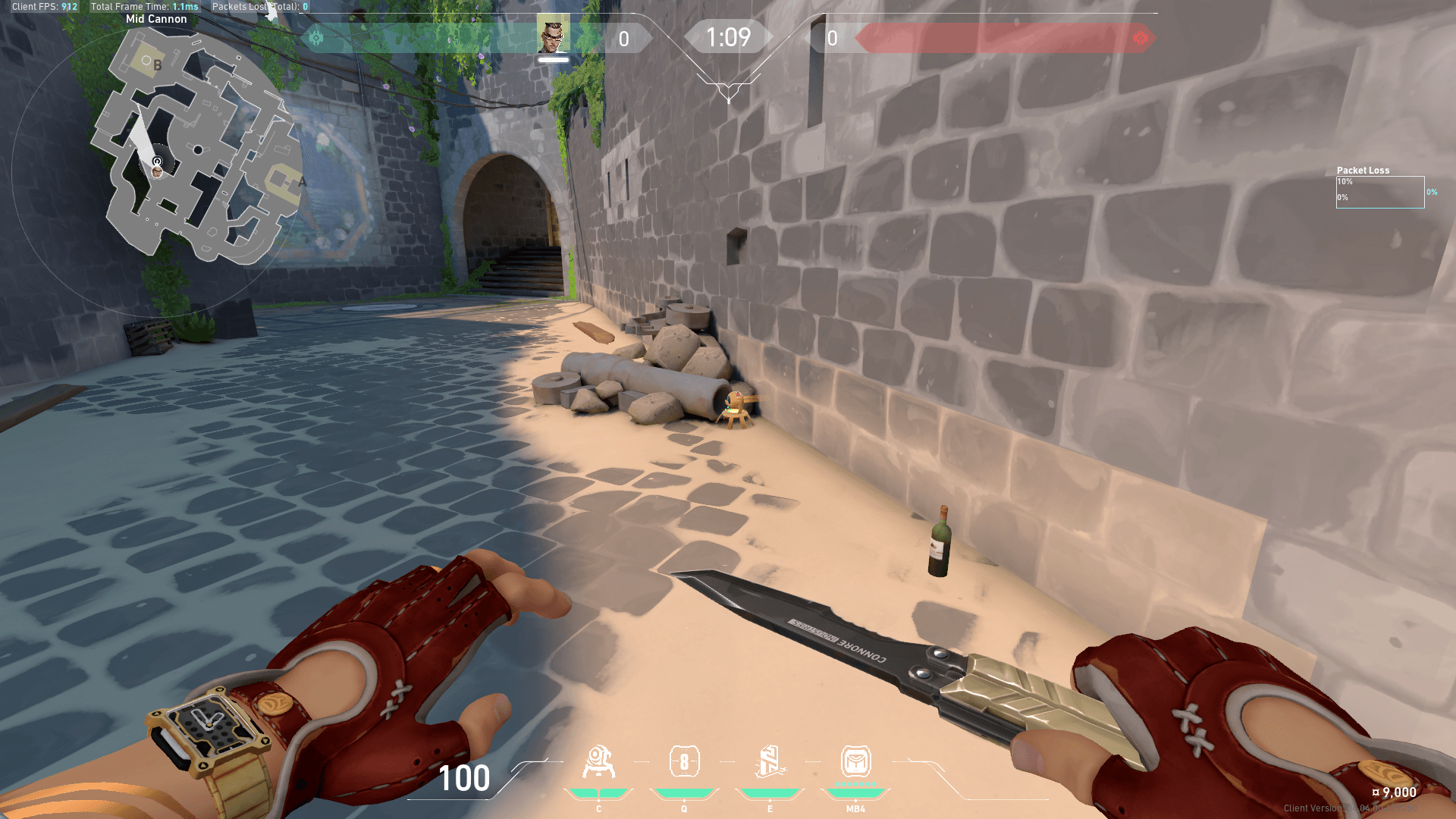Use the Rendezvous teleport ability
Image resolution: width=1456 pixels, height=819 pixels.
coord(769,762)
